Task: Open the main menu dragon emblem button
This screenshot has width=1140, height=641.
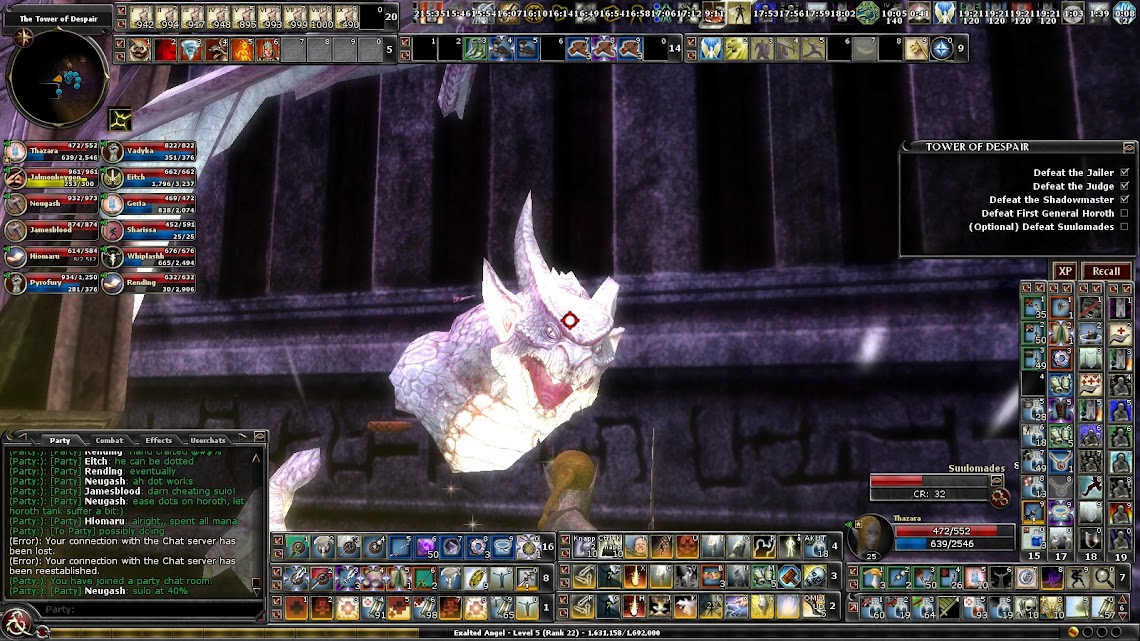Action: [x=16, y=626]
